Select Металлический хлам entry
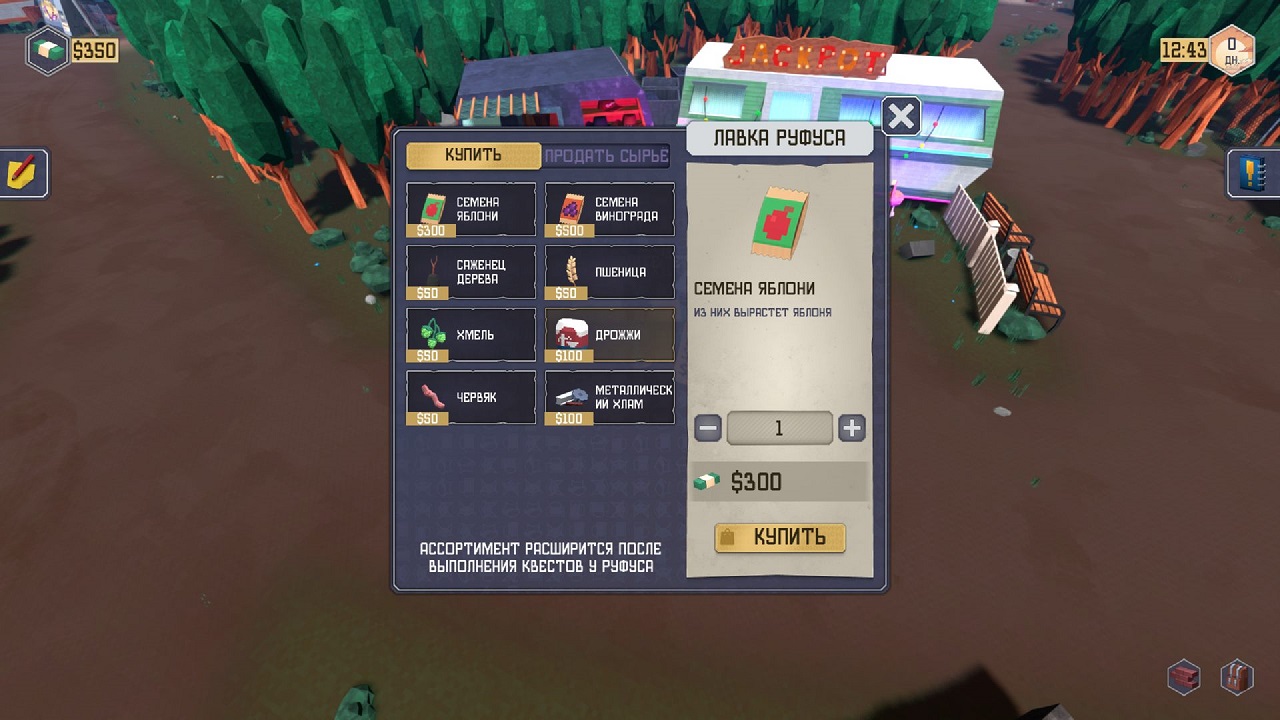The height and width of the screenshot is (720, 1280). pos(609,398)
